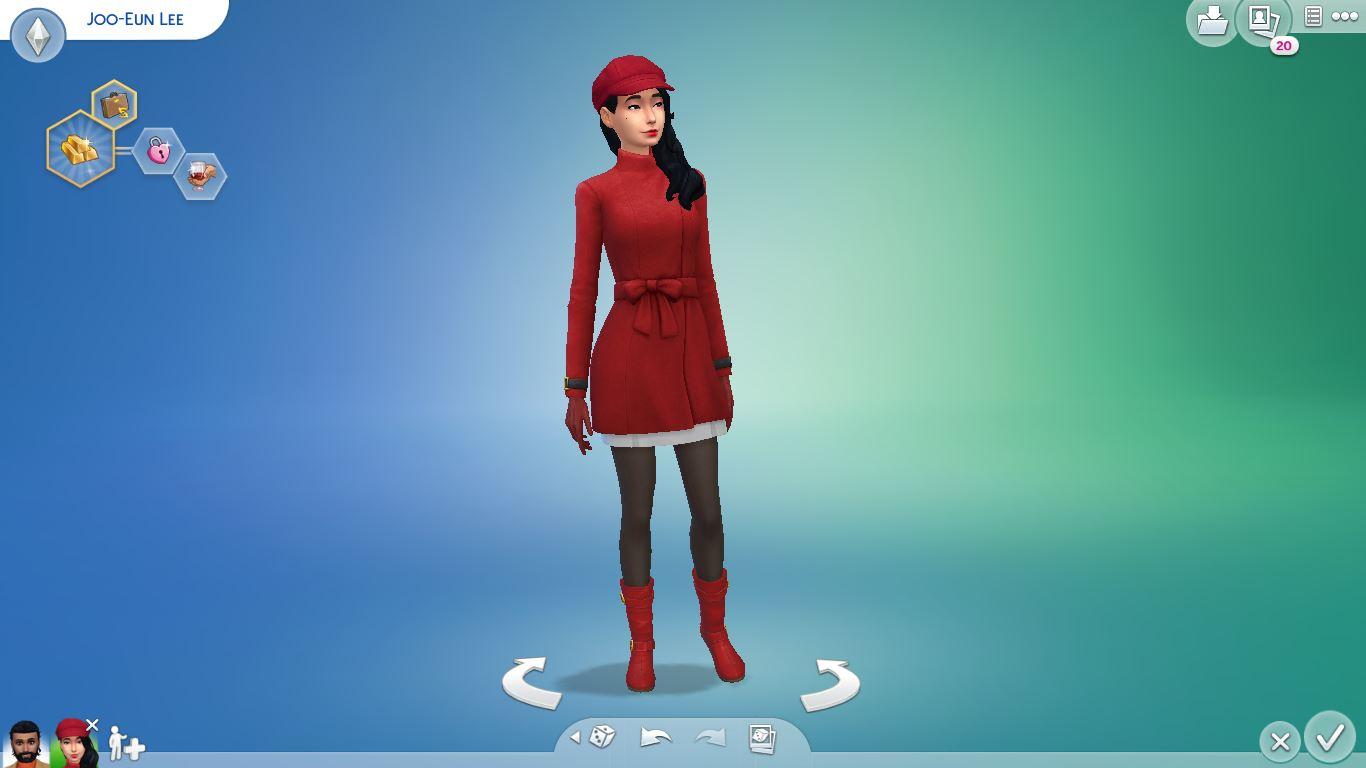Image resolution: width=1366 pixels, height=768 pixels.
Task: Open the styled looks photo button
Action: 762,738
